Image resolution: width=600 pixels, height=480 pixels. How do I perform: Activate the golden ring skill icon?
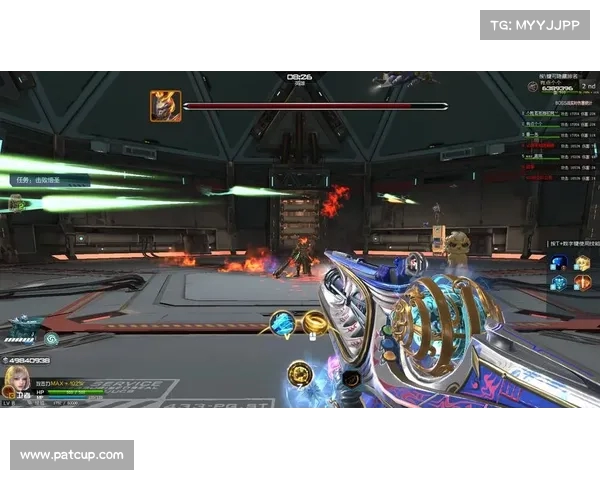coord(315,322)
